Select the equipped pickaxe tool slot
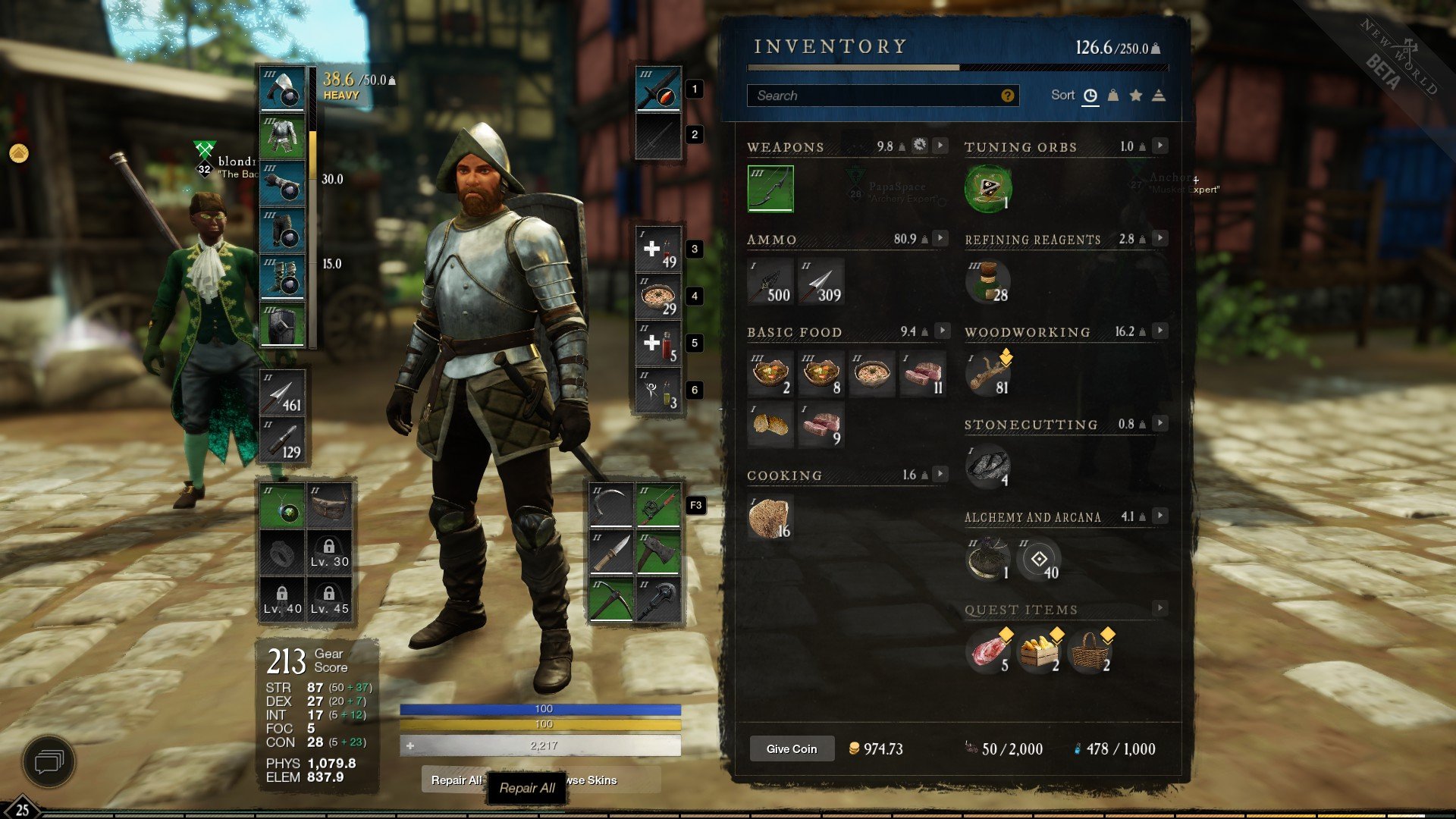Image resolution: width=1456 pixels, height=819 pixels. click(611, 599)
